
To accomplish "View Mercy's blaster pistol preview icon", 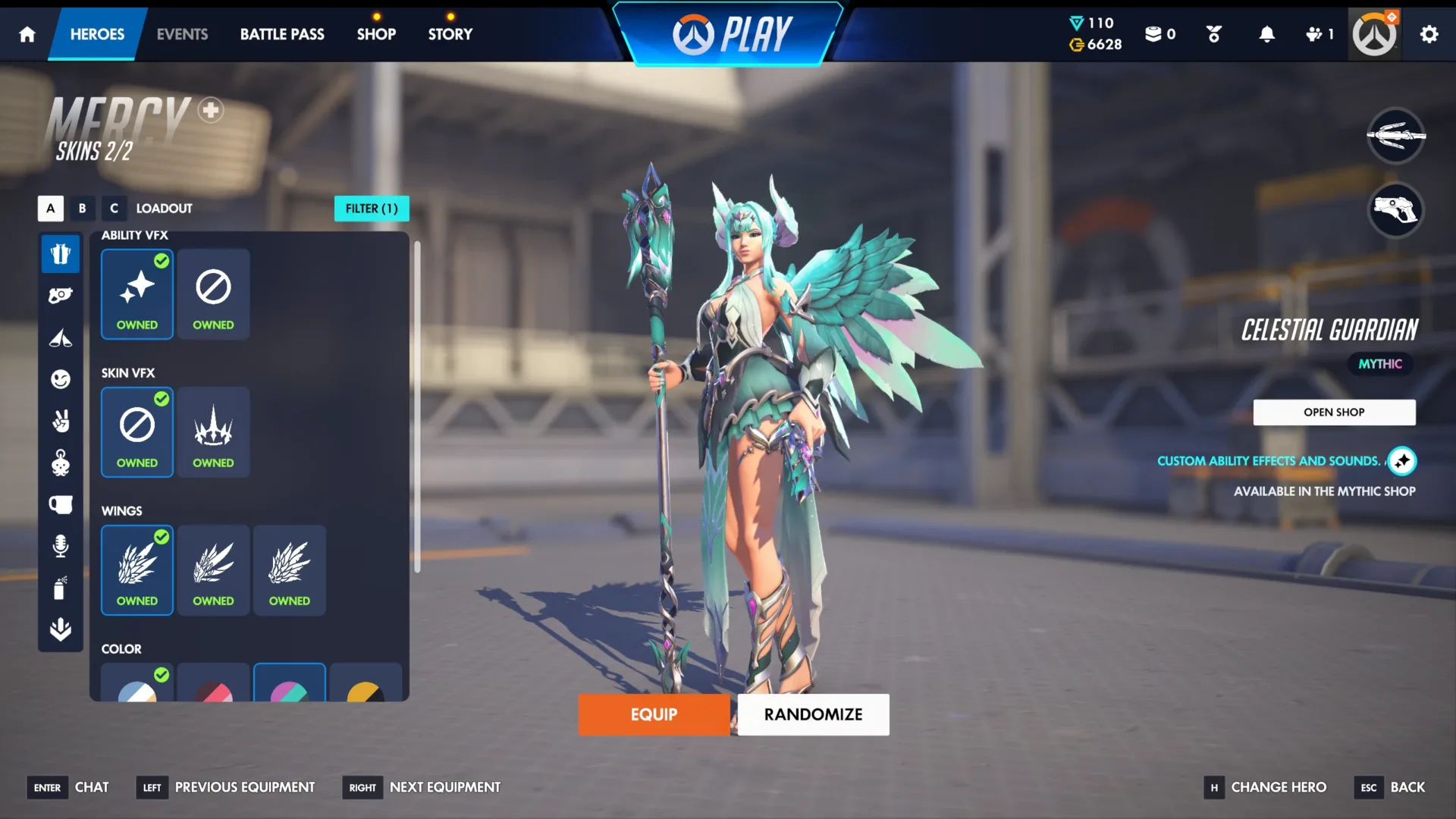I will click(1395, 211).
